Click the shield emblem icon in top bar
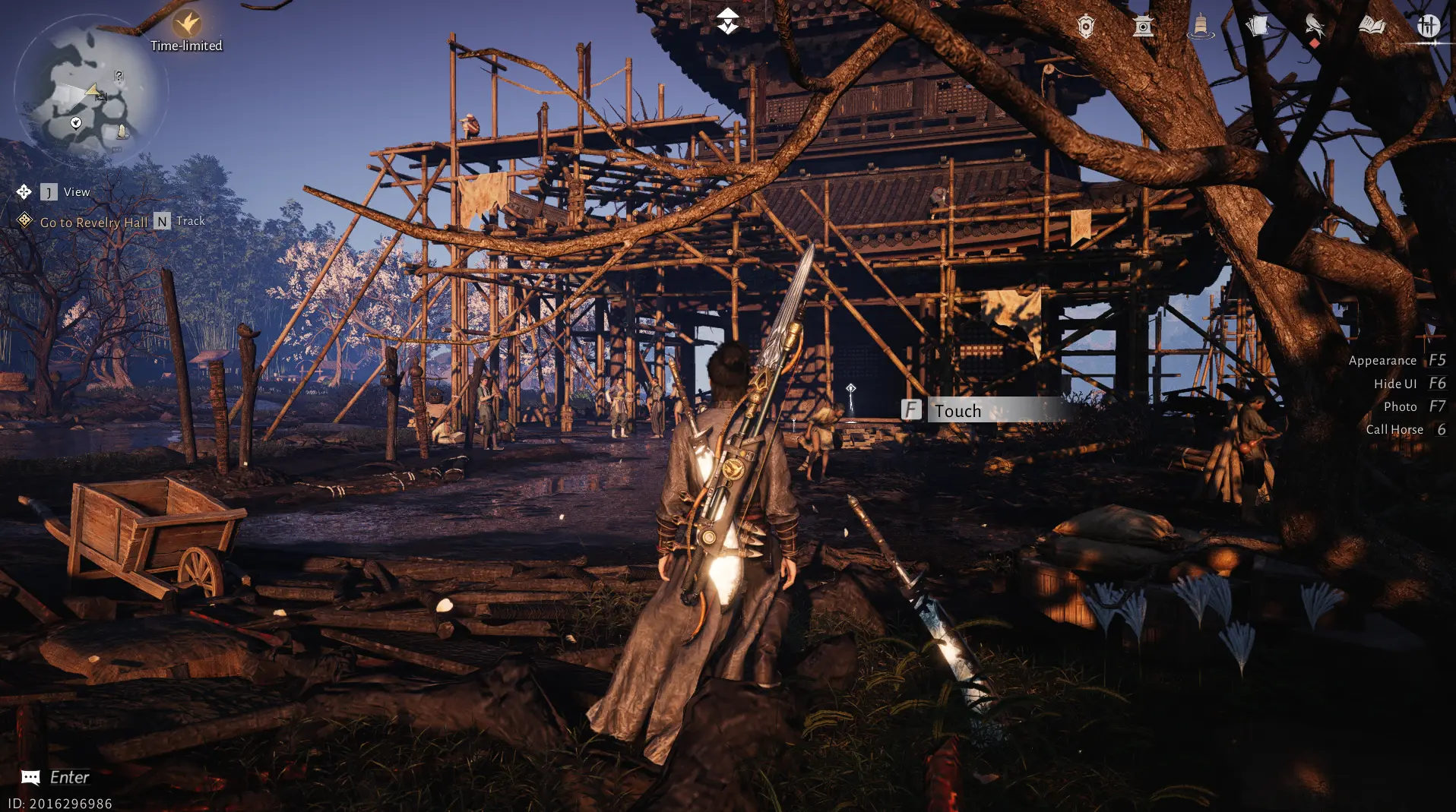 pyautogui.click(x=1086, y=27)
